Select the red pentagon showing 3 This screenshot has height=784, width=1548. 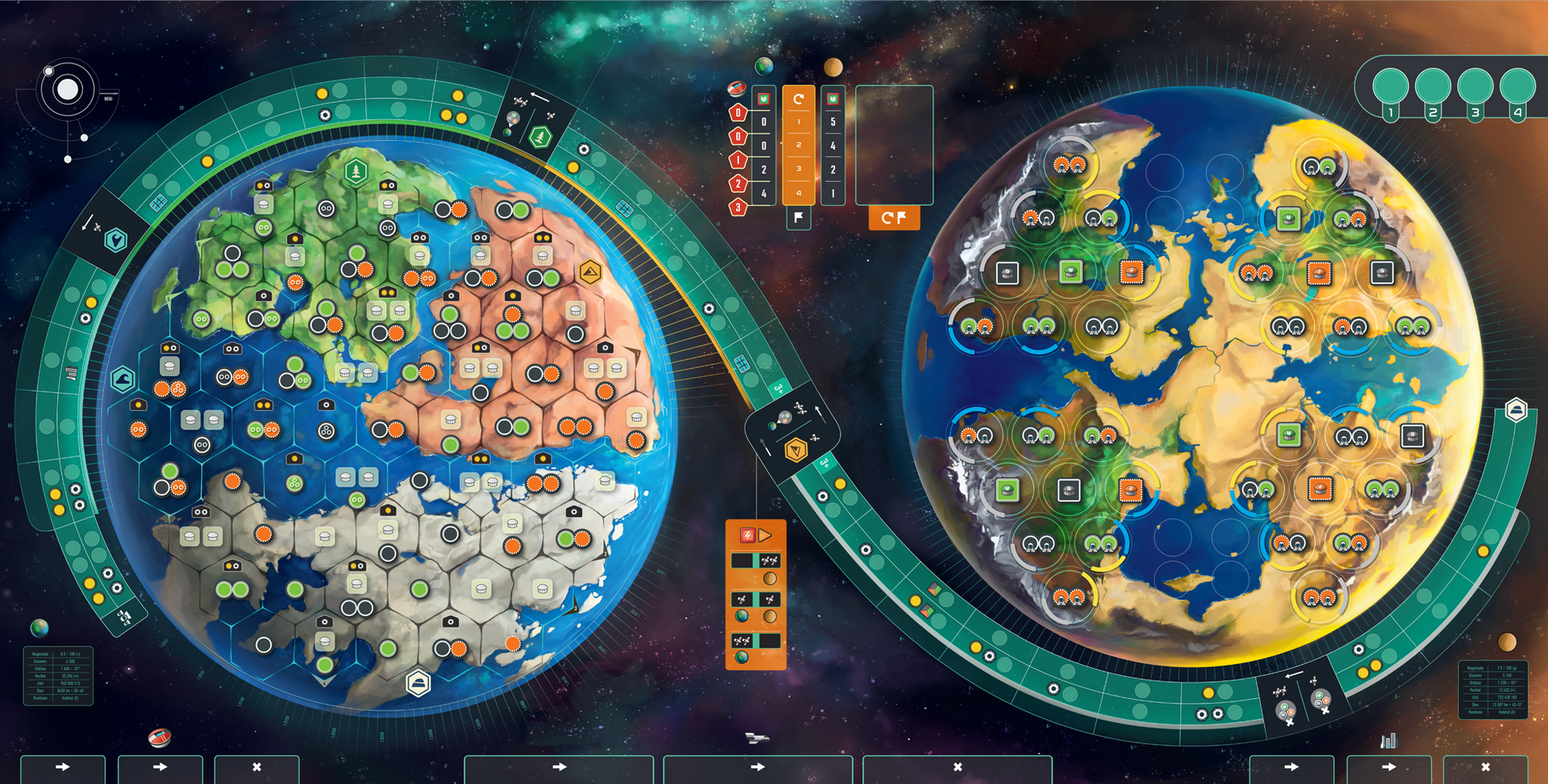tap(738, 208)
